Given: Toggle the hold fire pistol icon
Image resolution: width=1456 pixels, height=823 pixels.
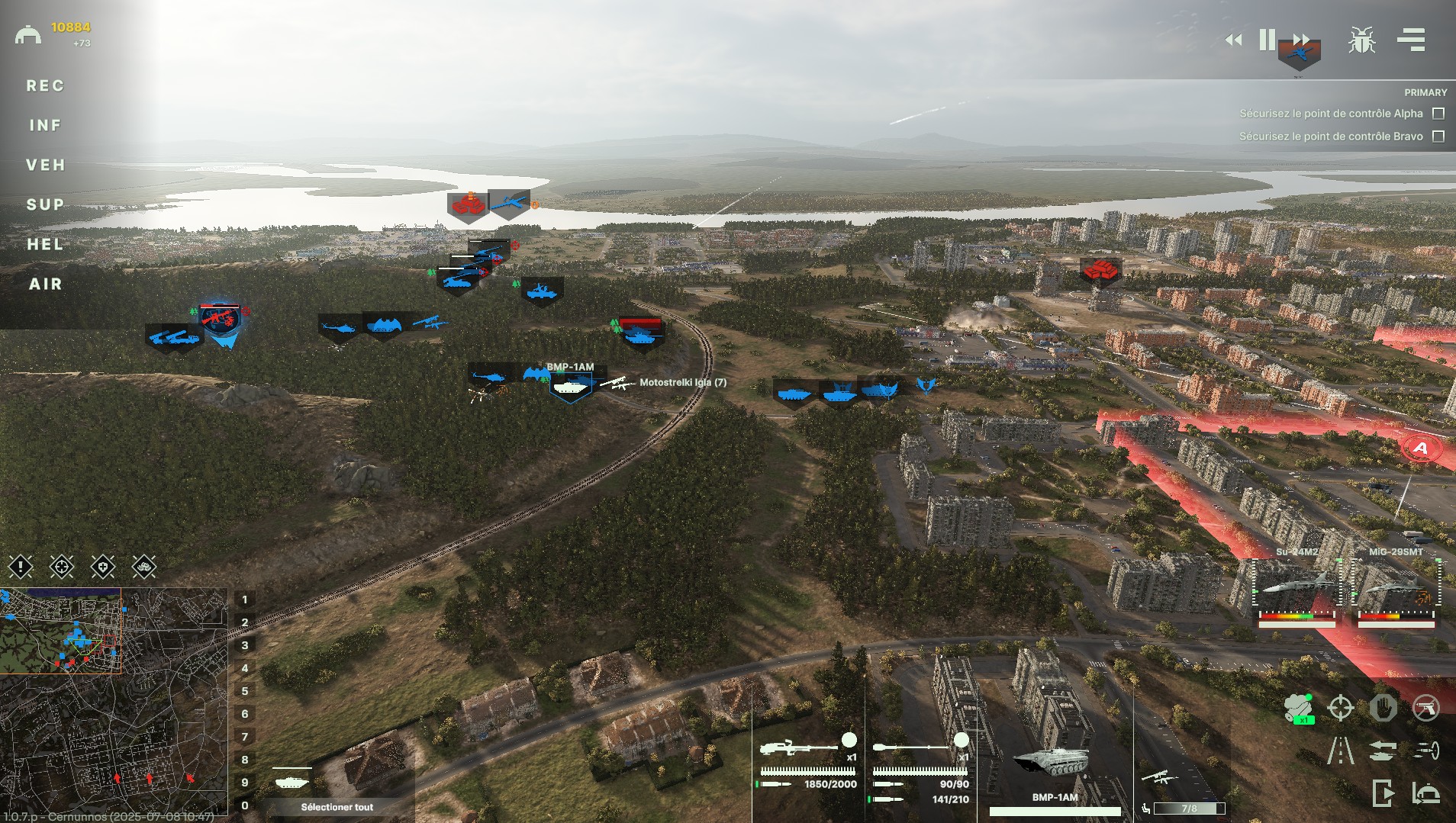Looking at the screenshot, I should tap(1425, 708).
